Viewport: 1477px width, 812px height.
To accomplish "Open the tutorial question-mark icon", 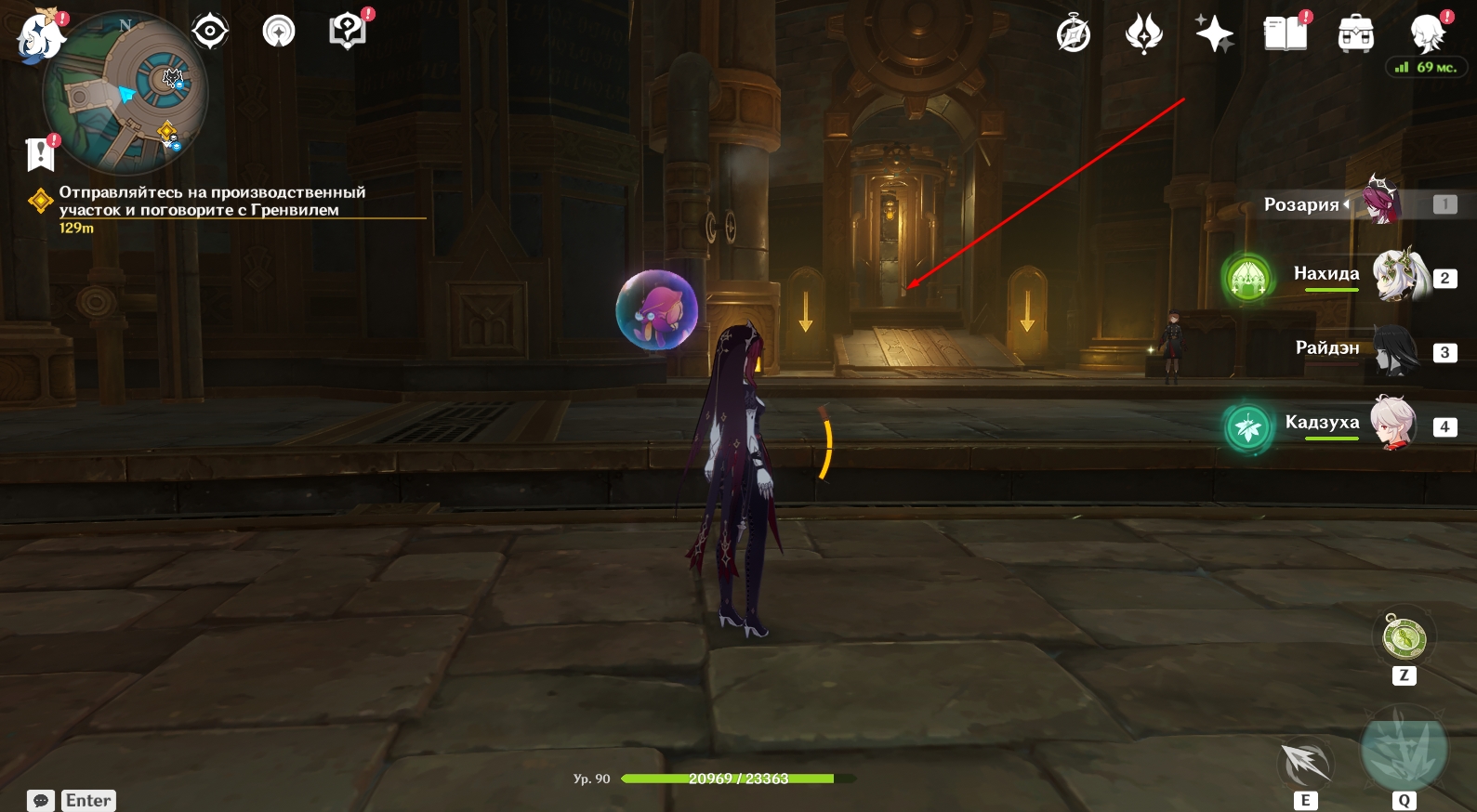I will 347,32.
